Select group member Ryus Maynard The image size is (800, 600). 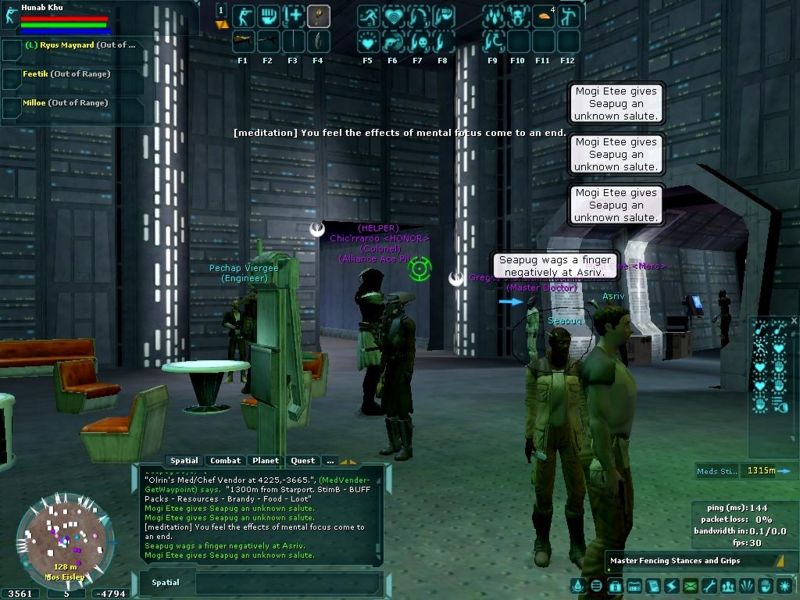click(77, 46)
